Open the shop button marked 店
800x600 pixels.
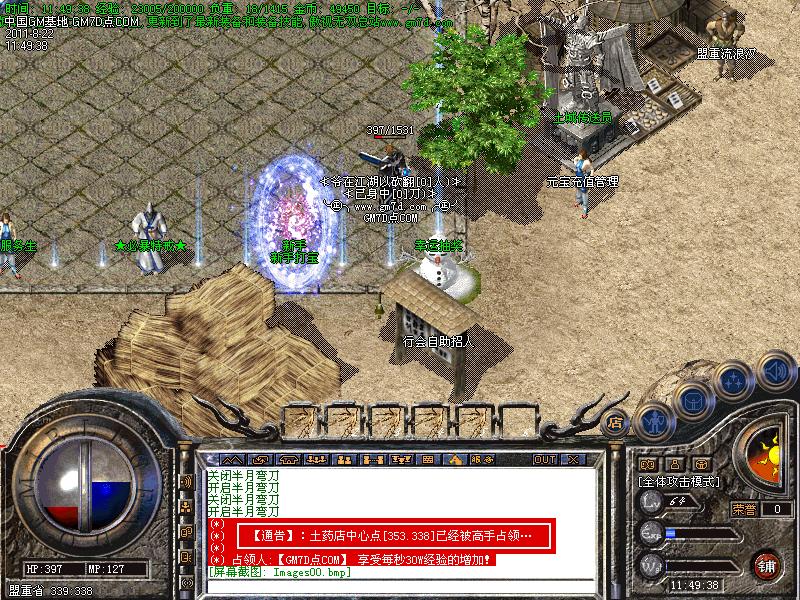tap(616, 423)
